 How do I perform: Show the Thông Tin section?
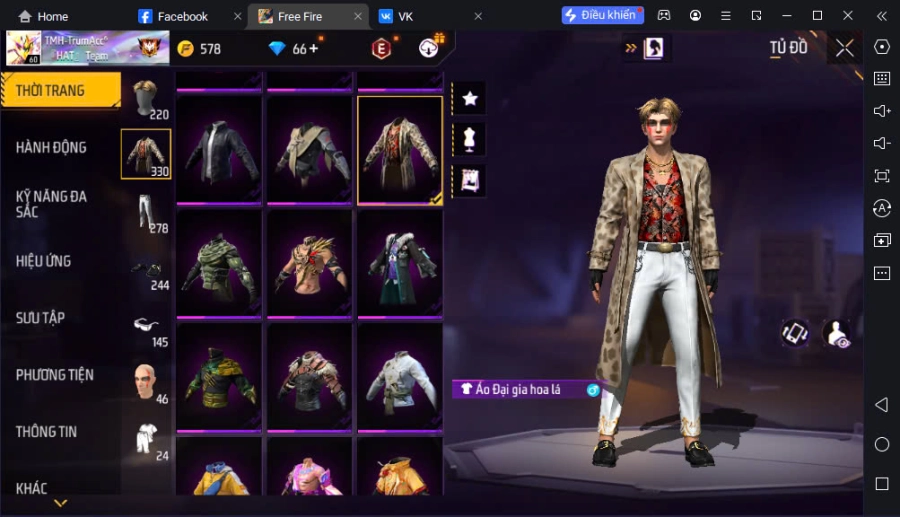coord(47,432)
